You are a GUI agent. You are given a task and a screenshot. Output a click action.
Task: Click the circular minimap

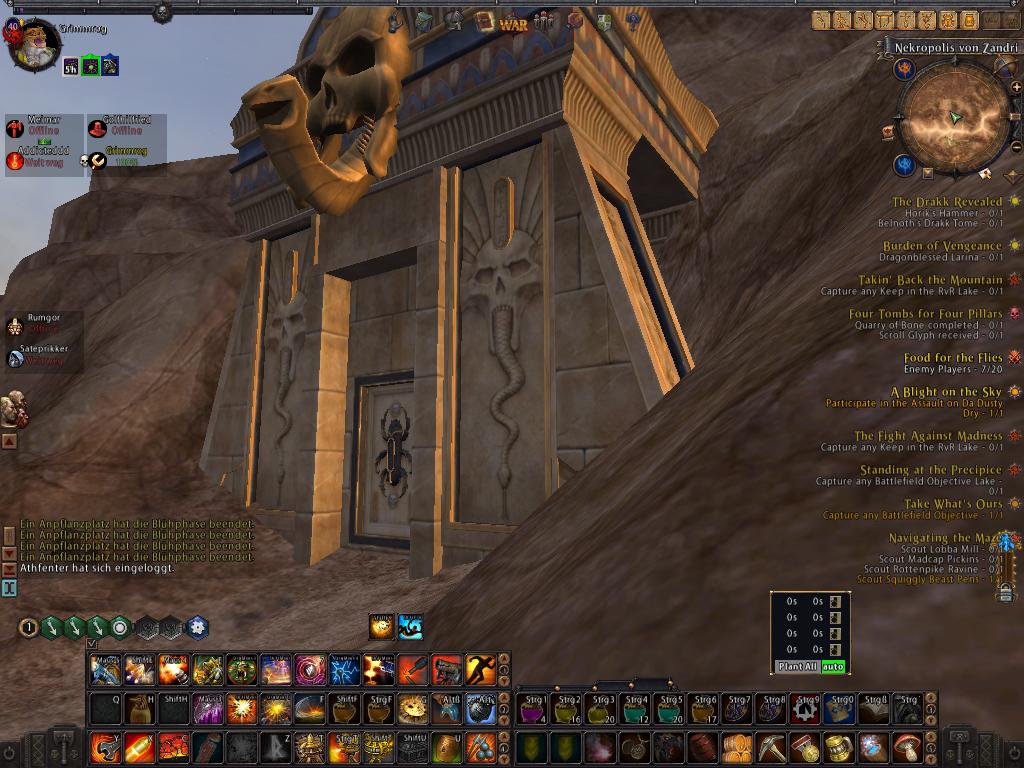pos(954,118)
